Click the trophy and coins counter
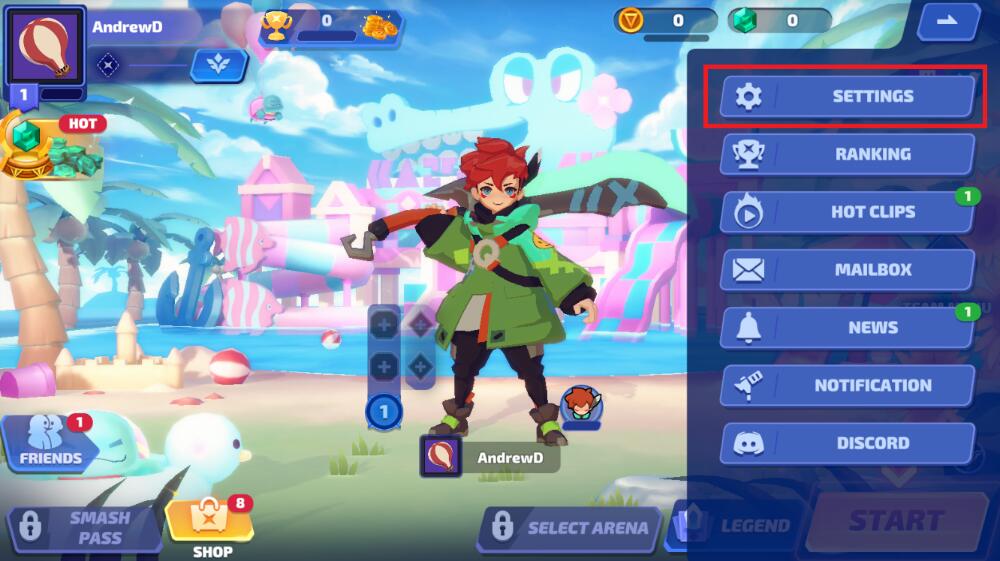Image resolution: width=1000 pixels, height=561 pixels. [x=330, y=24]
